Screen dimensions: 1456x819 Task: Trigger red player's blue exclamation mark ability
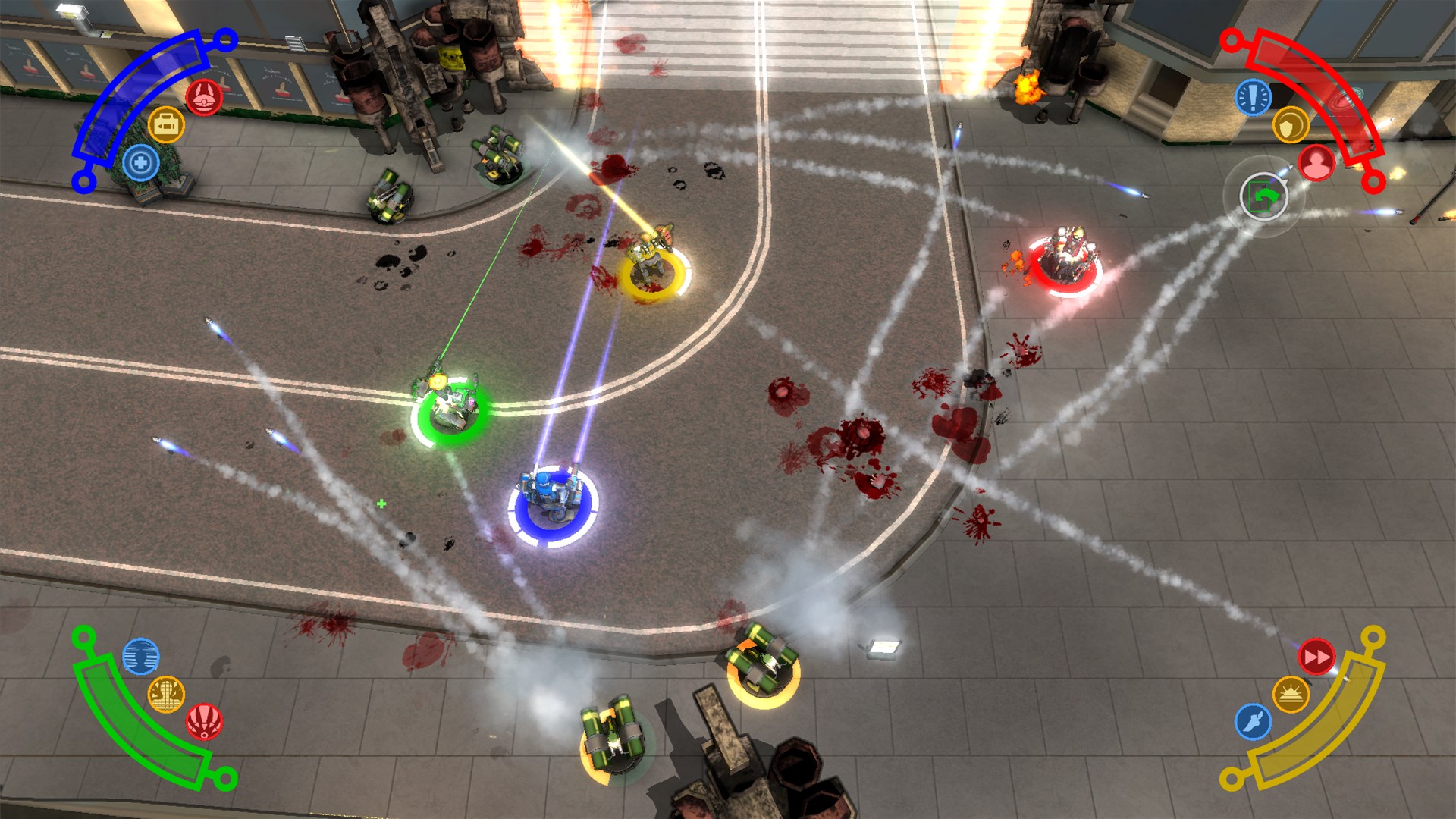[x=1254, y=97]
